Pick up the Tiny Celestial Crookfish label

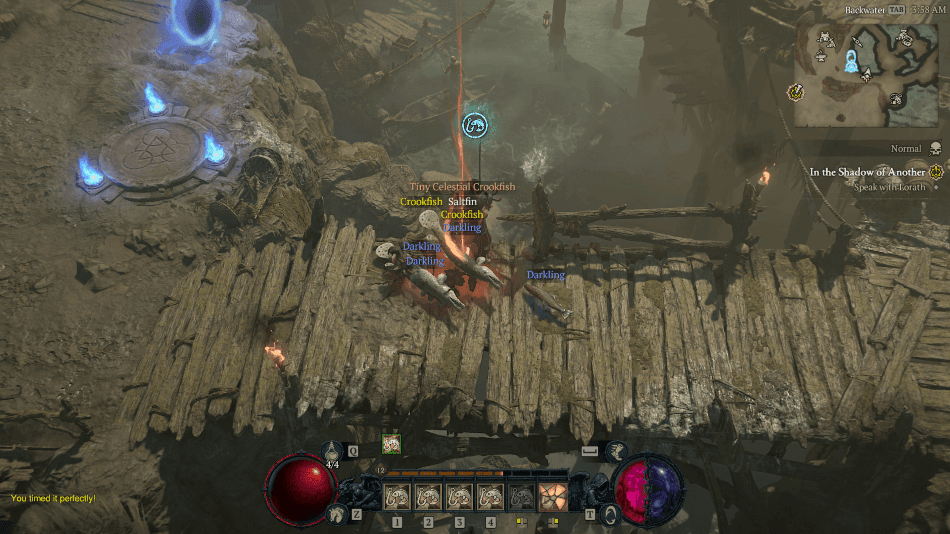(x=462, y=187)
